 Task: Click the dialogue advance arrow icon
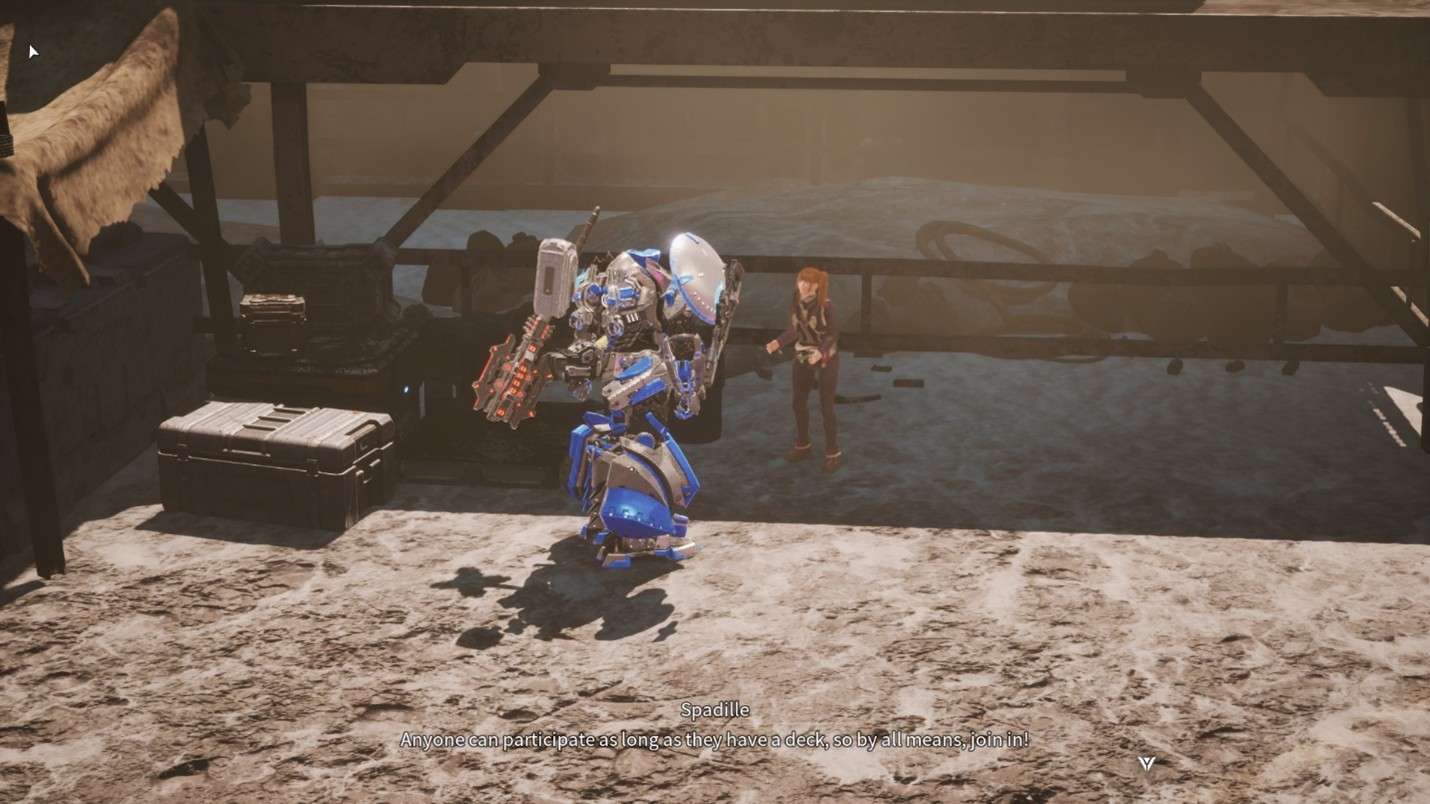coord(1146,764)
